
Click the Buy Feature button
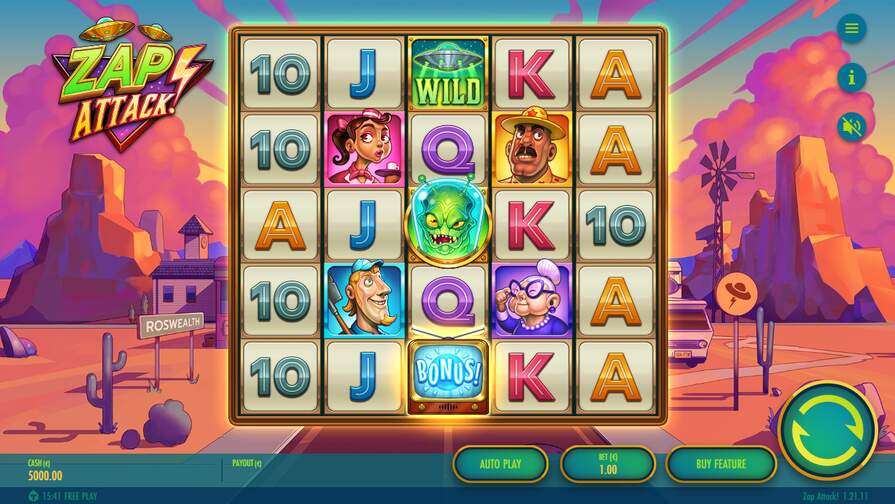coord(720,464)
